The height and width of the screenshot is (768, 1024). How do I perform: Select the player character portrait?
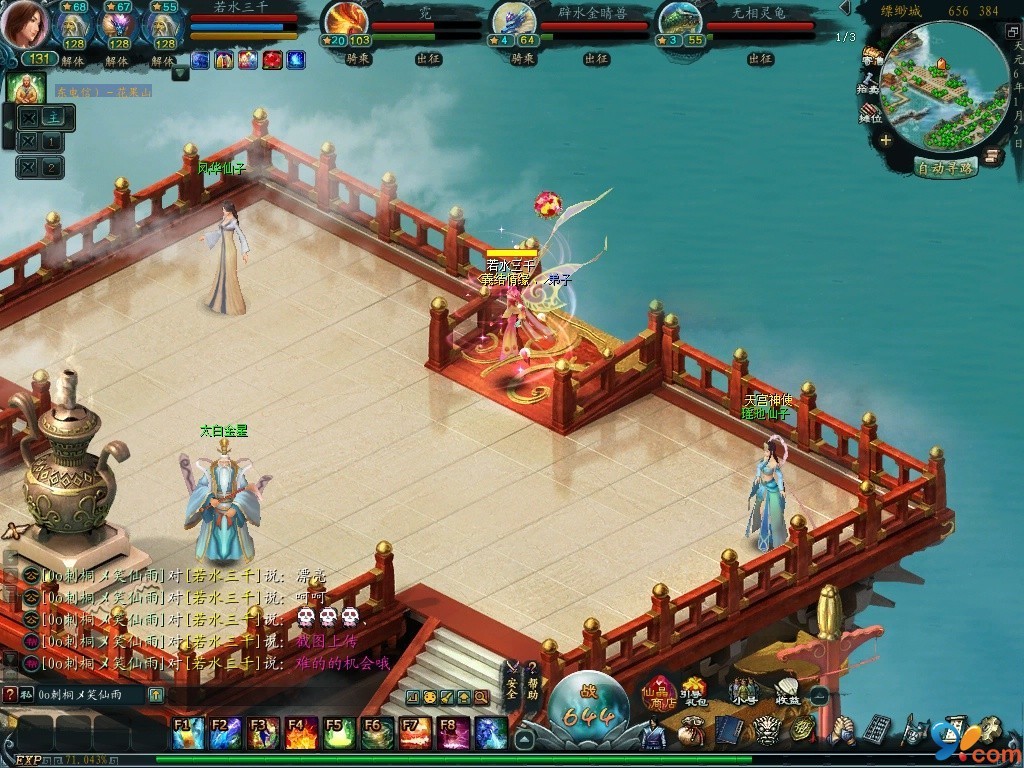[24, 25]
